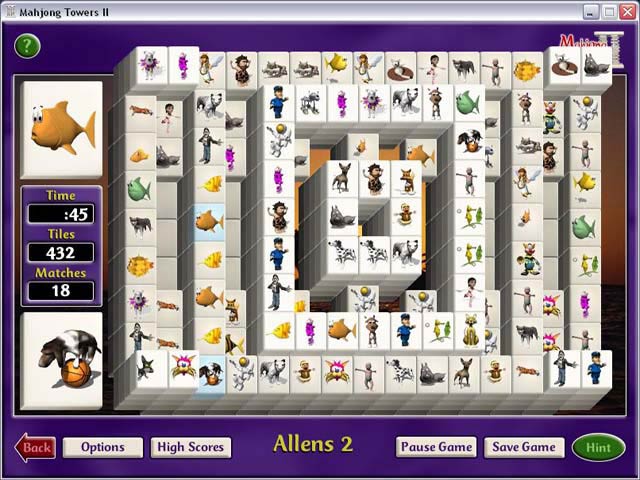Request a Hint
Image resolution: width=640 pixels, height=480 pixels.
[598, 447]
